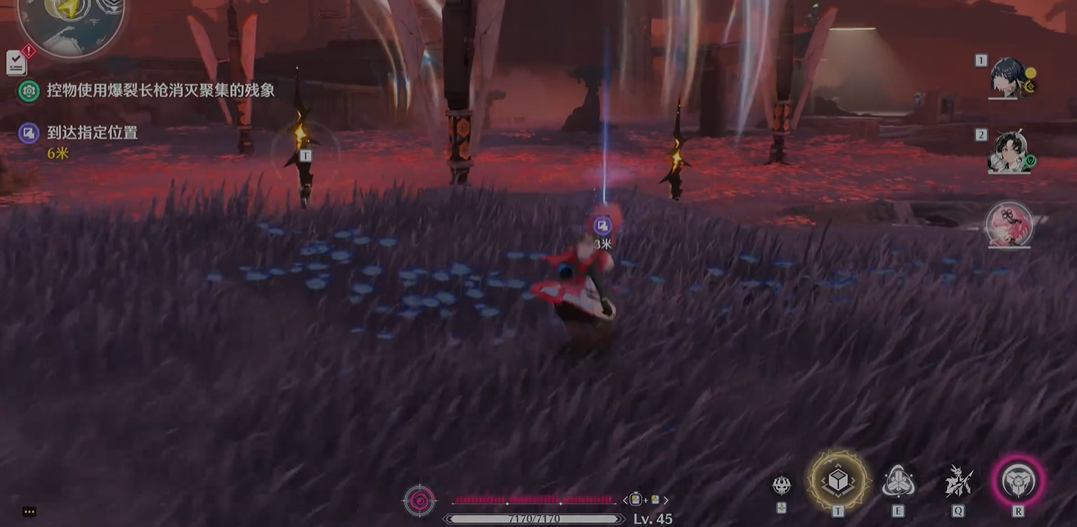This screenshot has width=1077, height=527.
Task: Open the quest checklist icon with red alert
Action: tap(17, 61)
